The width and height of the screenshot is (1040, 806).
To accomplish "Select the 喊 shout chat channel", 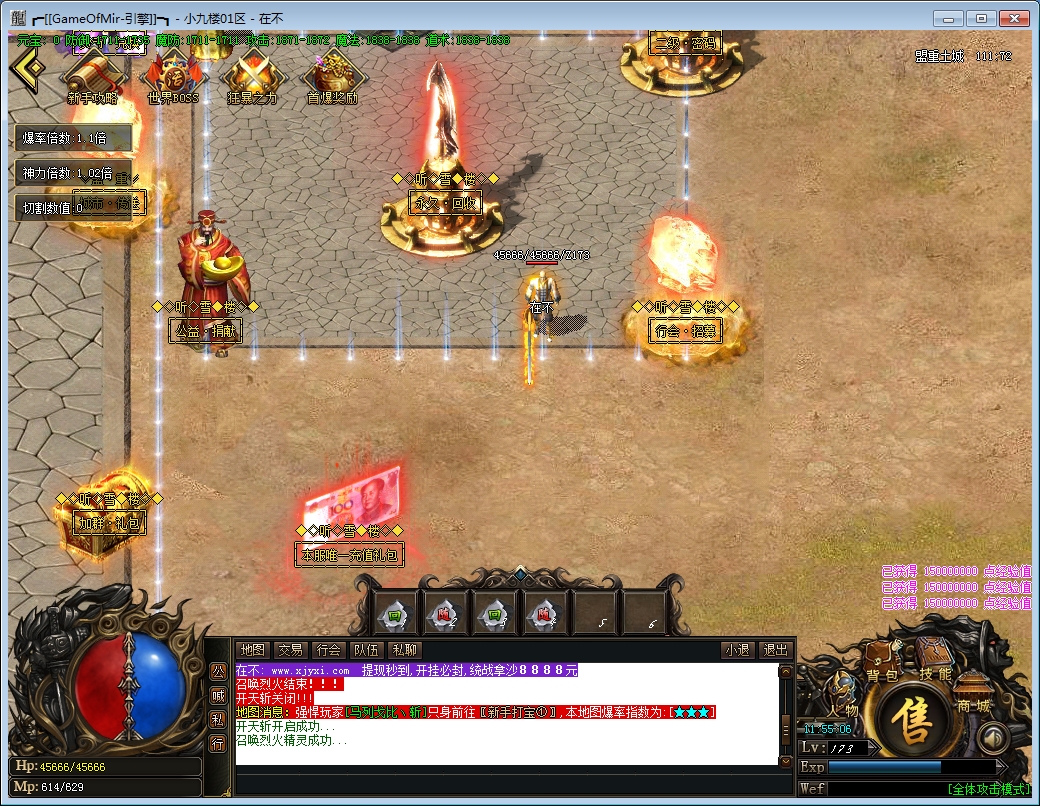I will tap(217, 695).
